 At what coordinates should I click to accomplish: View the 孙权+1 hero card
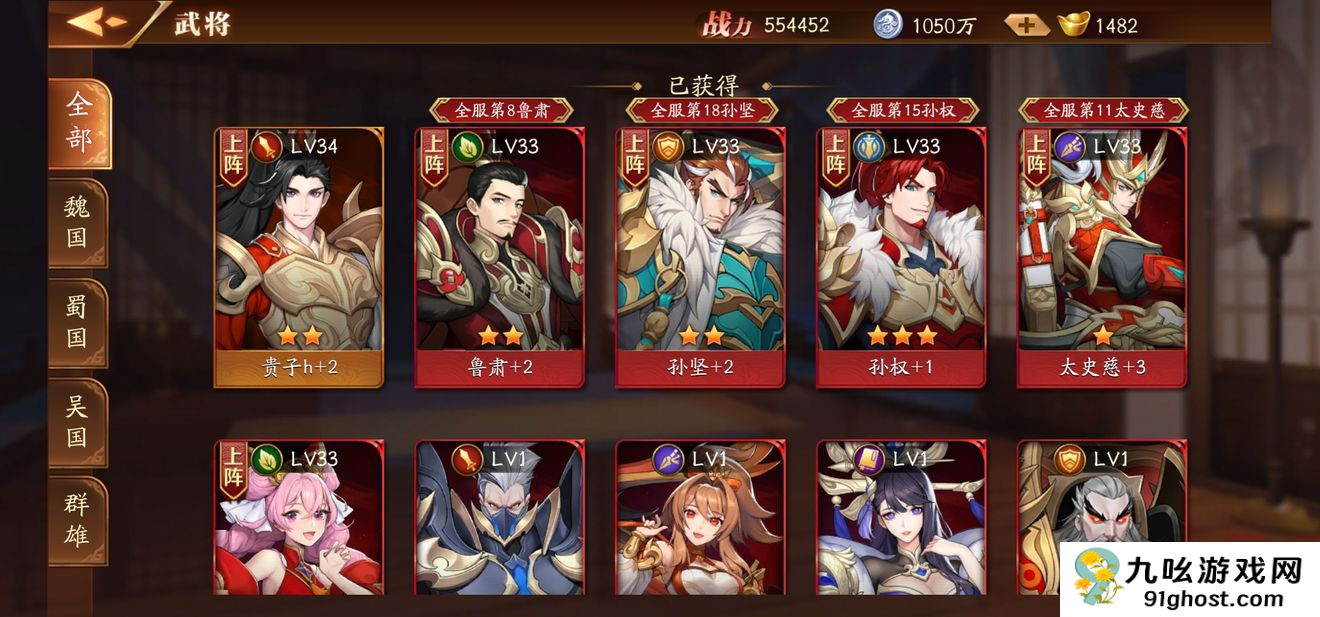[x=901, y=257]
